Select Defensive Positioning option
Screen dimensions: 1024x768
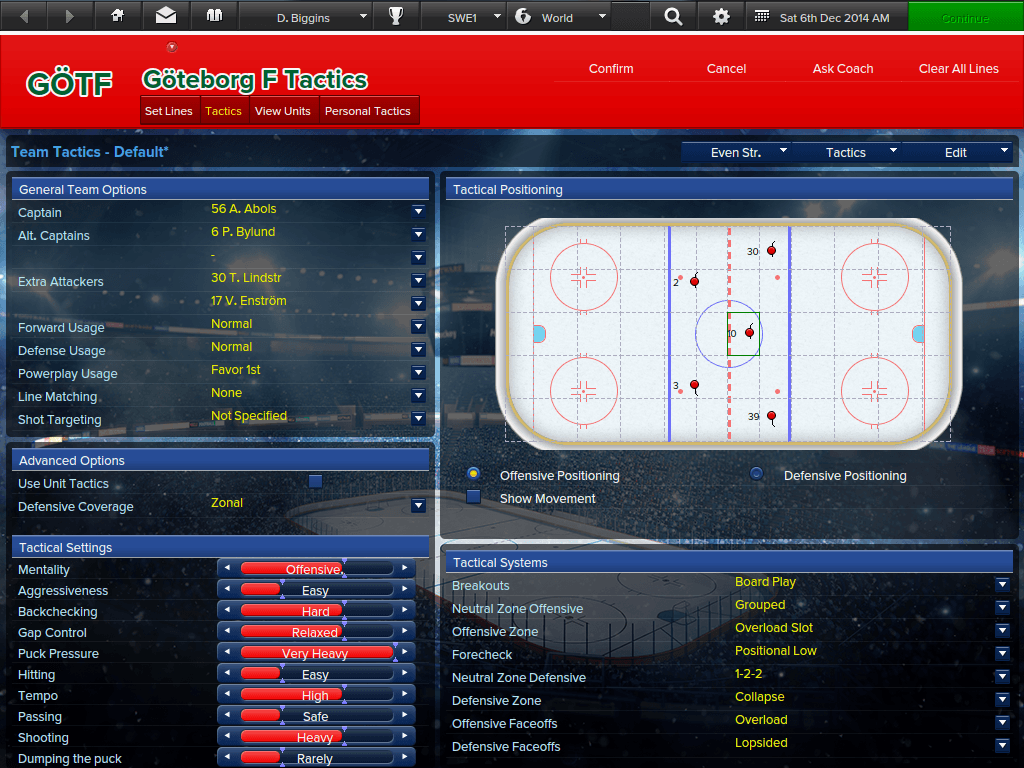757,474
